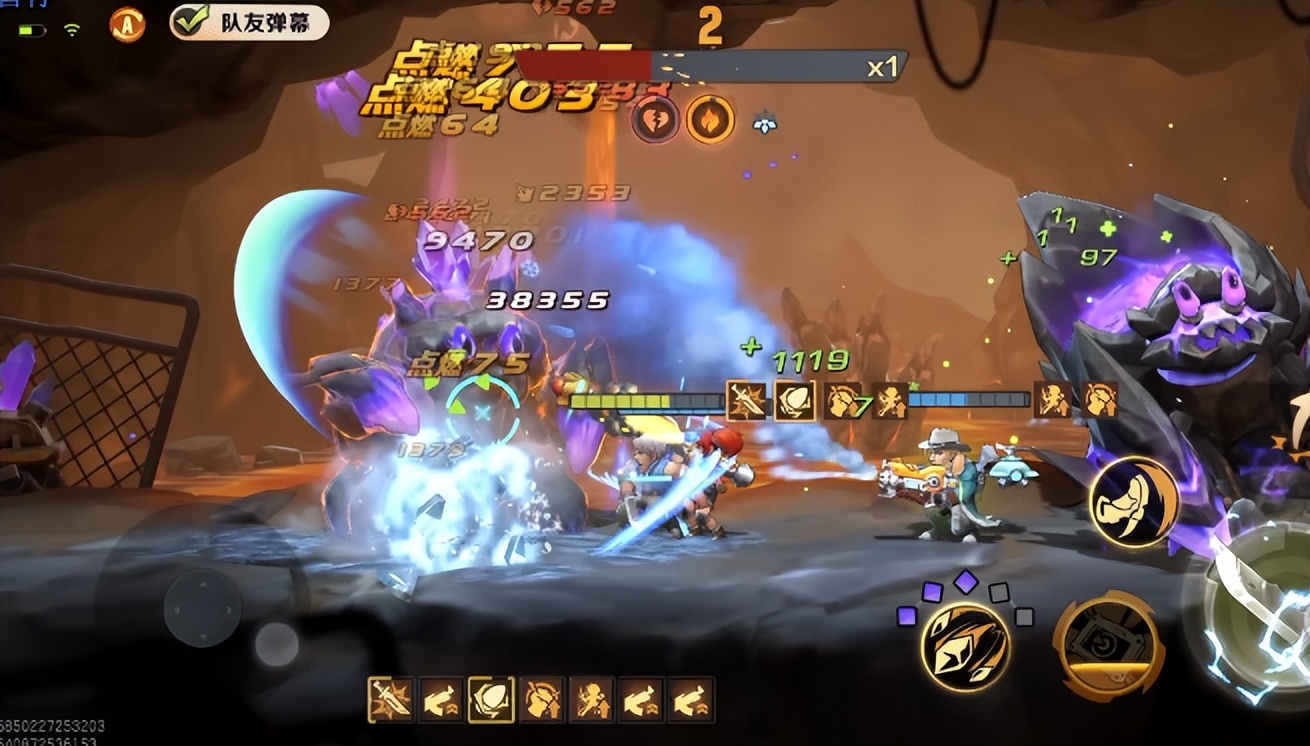Screen dimensions: 1310x746
Task: Open the circular A avatar at top left
Action: click(128, 23)
